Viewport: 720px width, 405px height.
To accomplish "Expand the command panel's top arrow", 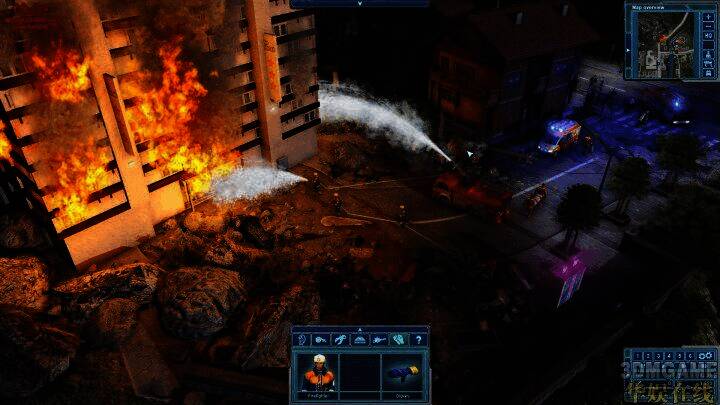I will (360, 328).
